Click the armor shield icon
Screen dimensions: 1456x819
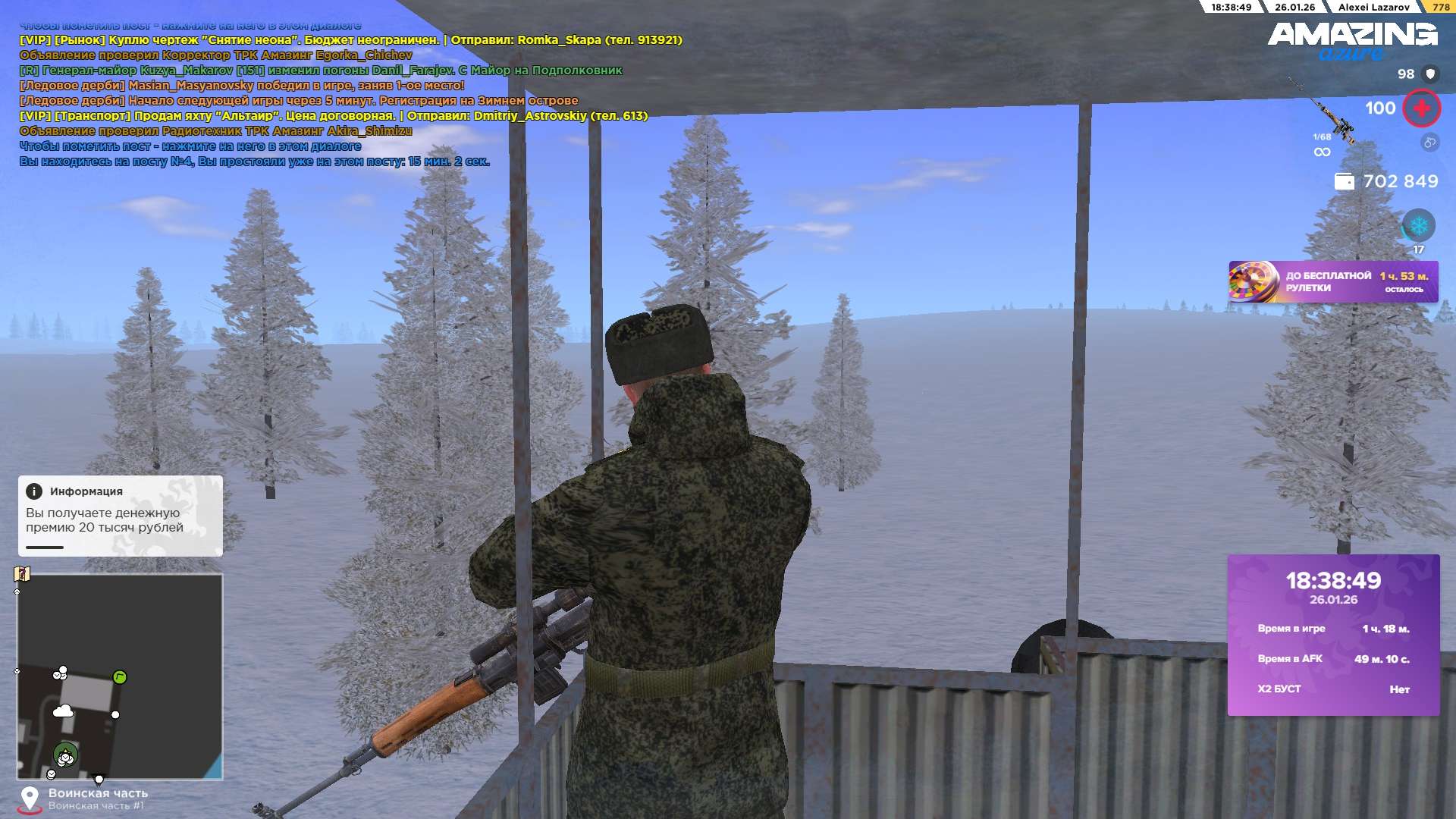(1430, 74)
